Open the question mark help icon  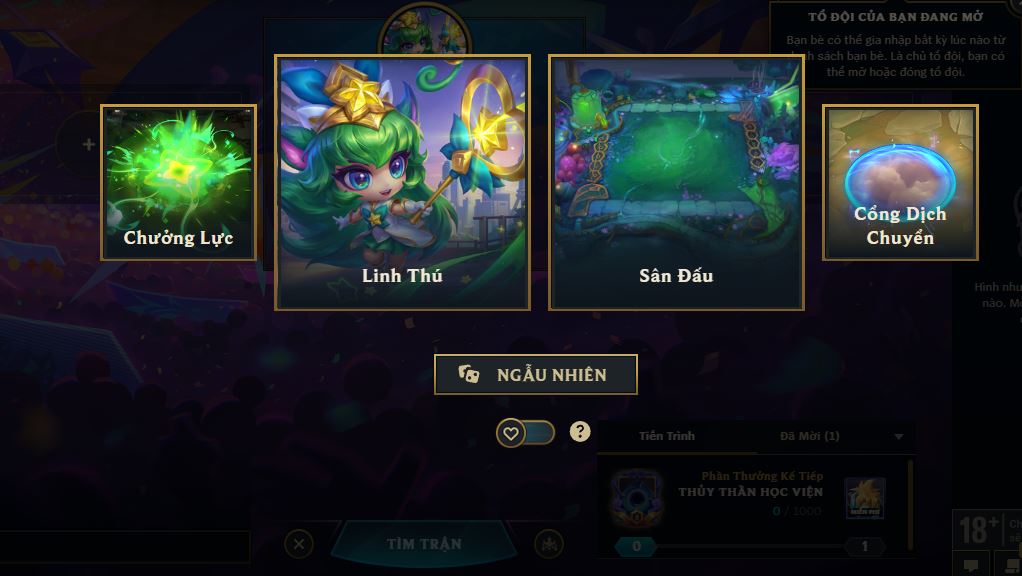point(580,432)
